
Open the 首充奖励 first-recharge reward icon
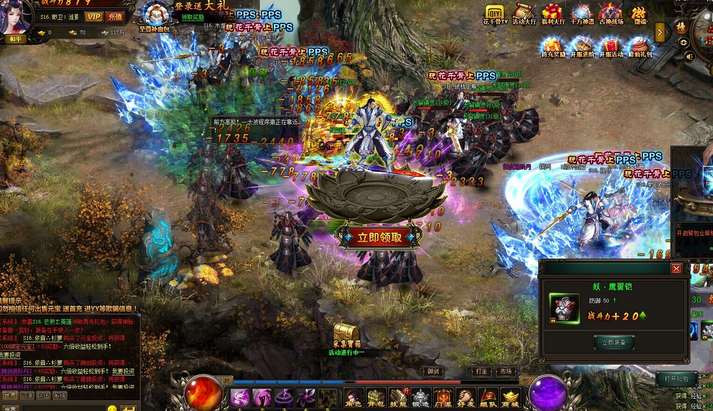[x=552, y=46]
